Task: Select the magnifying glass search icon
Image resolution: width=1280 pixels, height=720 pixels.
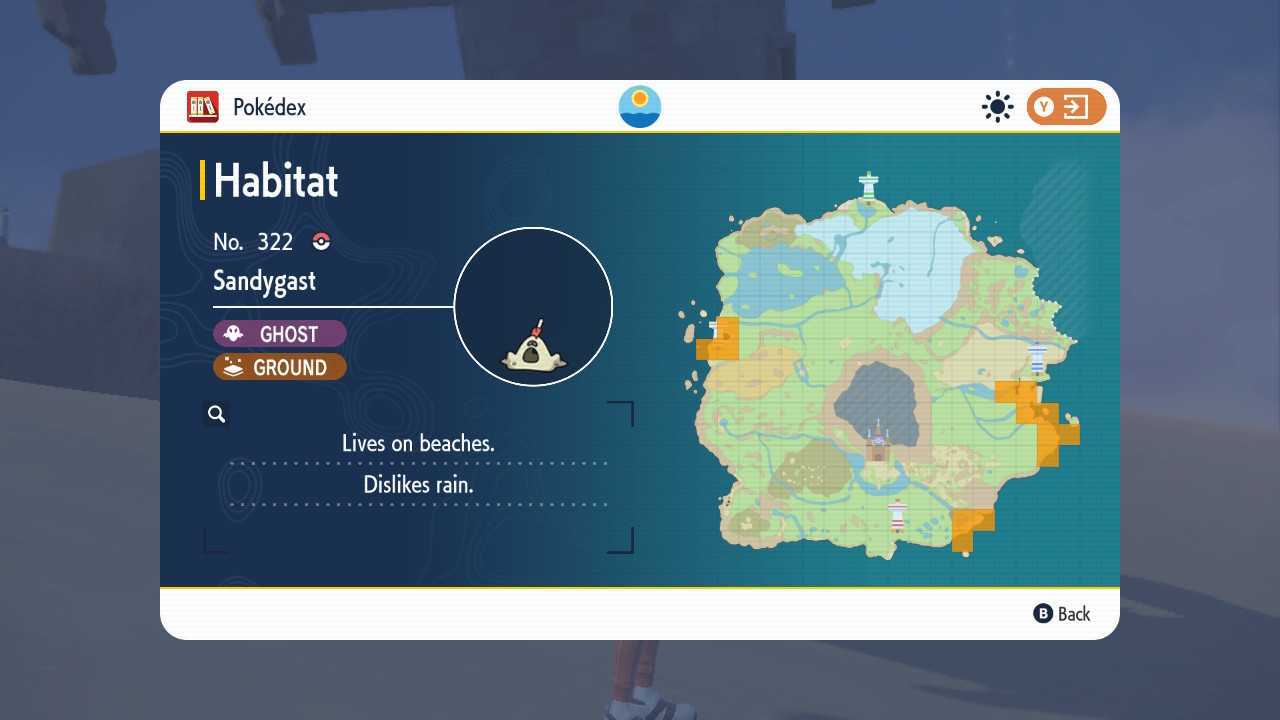Action: pyautogui.click(x=216, y=413)
